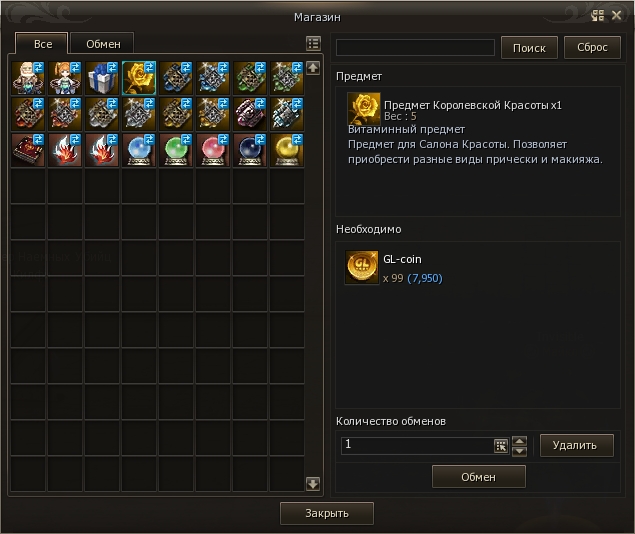The width and height of the screenshot is (635, 534).
Task: Select the bald old man item
Action: 27,77
